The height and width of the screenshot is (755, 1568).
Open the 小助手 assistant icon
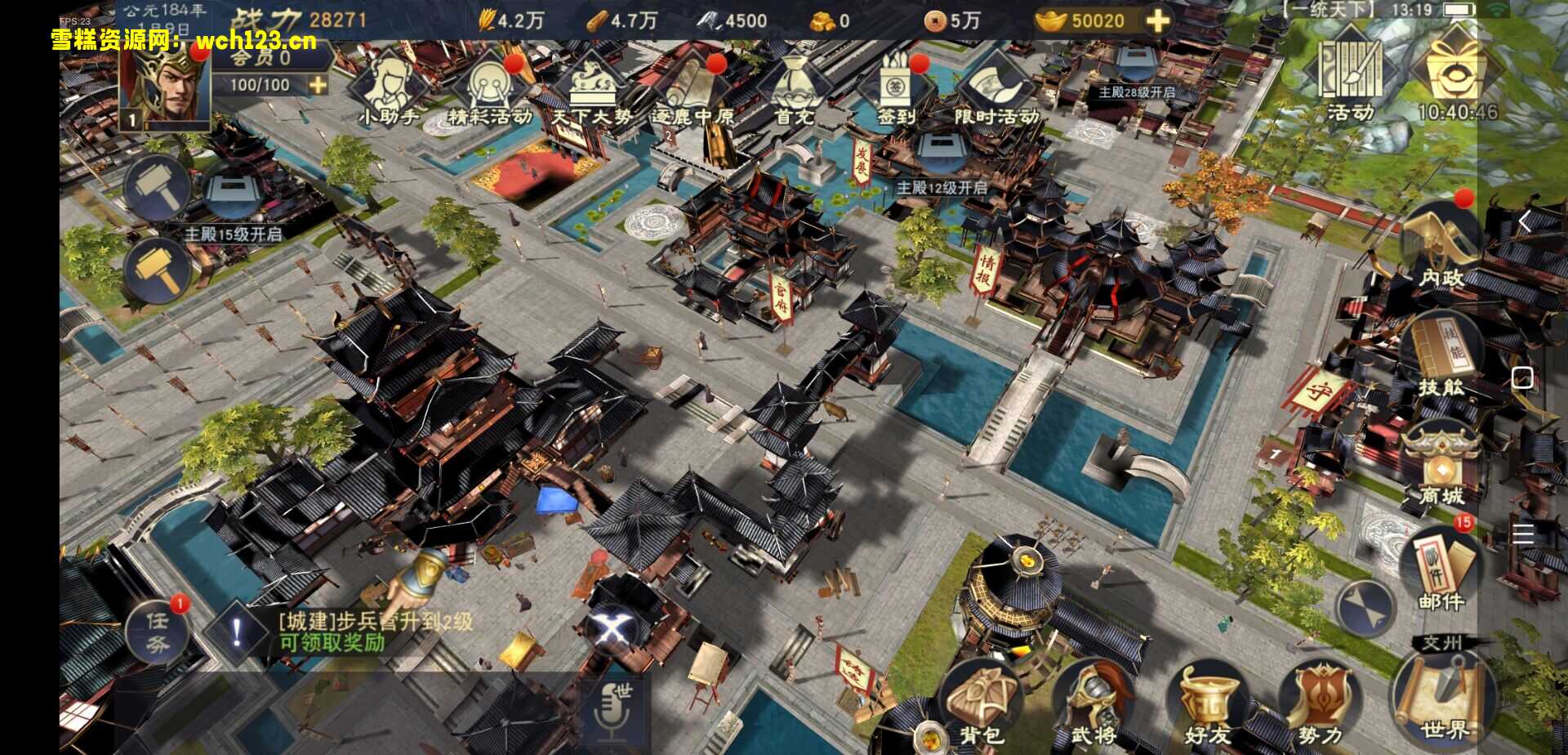coord(389,87)
